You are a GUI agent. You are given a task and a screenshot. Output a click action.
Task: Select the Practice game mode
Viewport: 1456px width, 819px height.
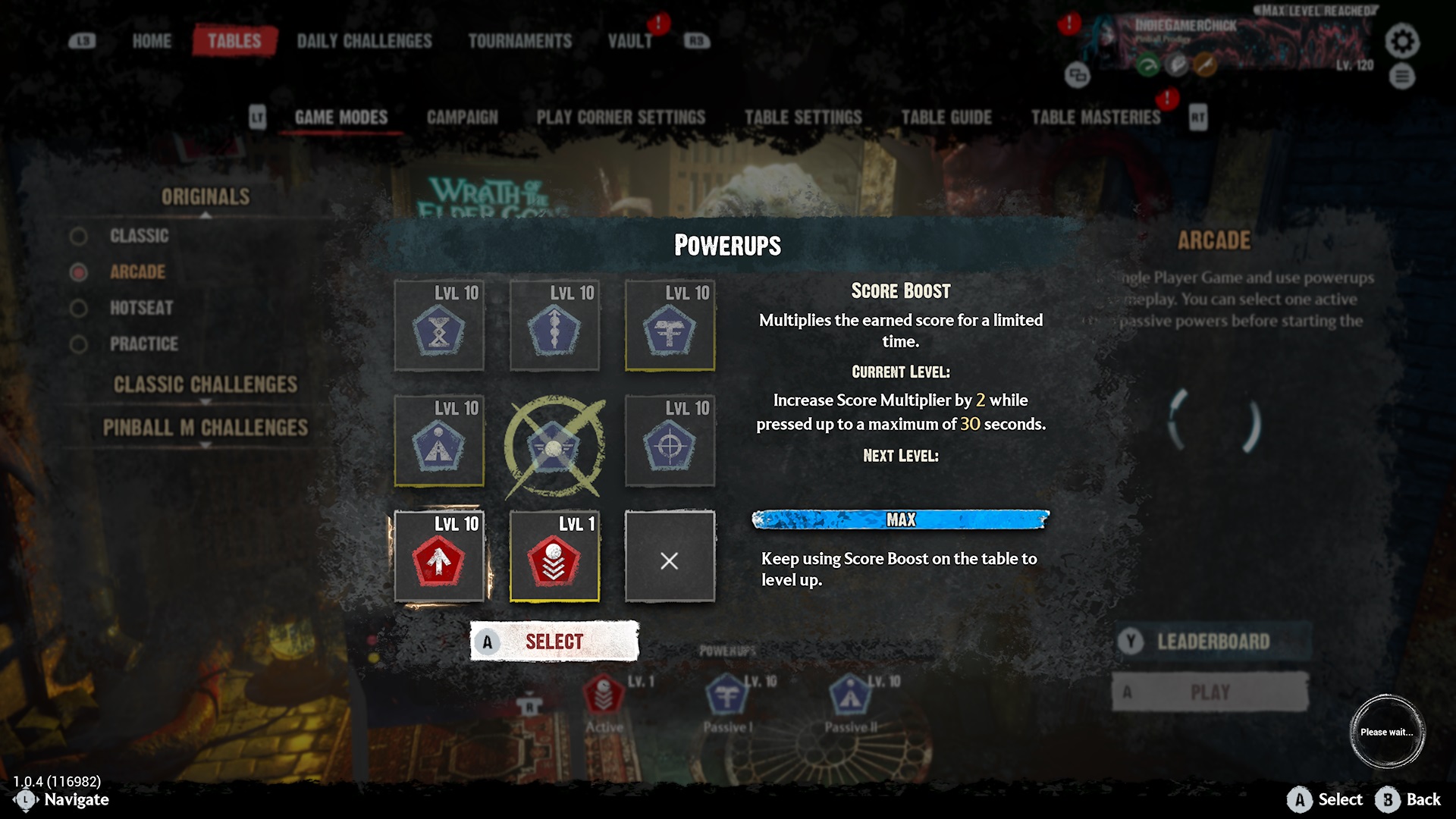(143, 344)
